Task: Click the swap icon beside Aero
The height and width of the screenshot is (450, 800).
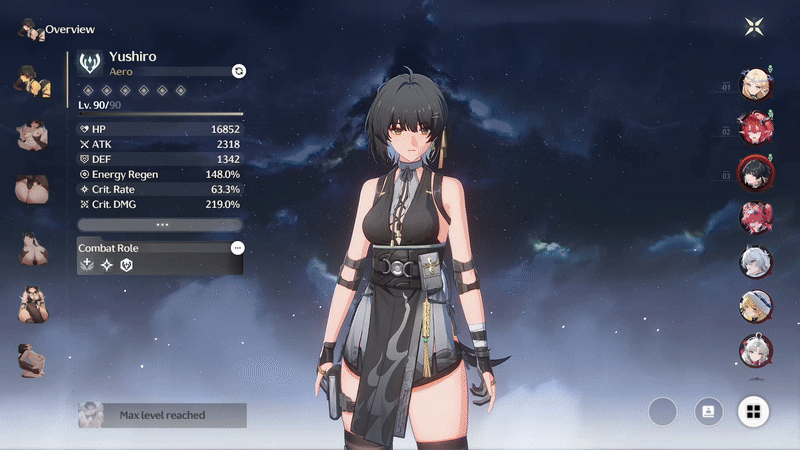Action: pos(238,70)
